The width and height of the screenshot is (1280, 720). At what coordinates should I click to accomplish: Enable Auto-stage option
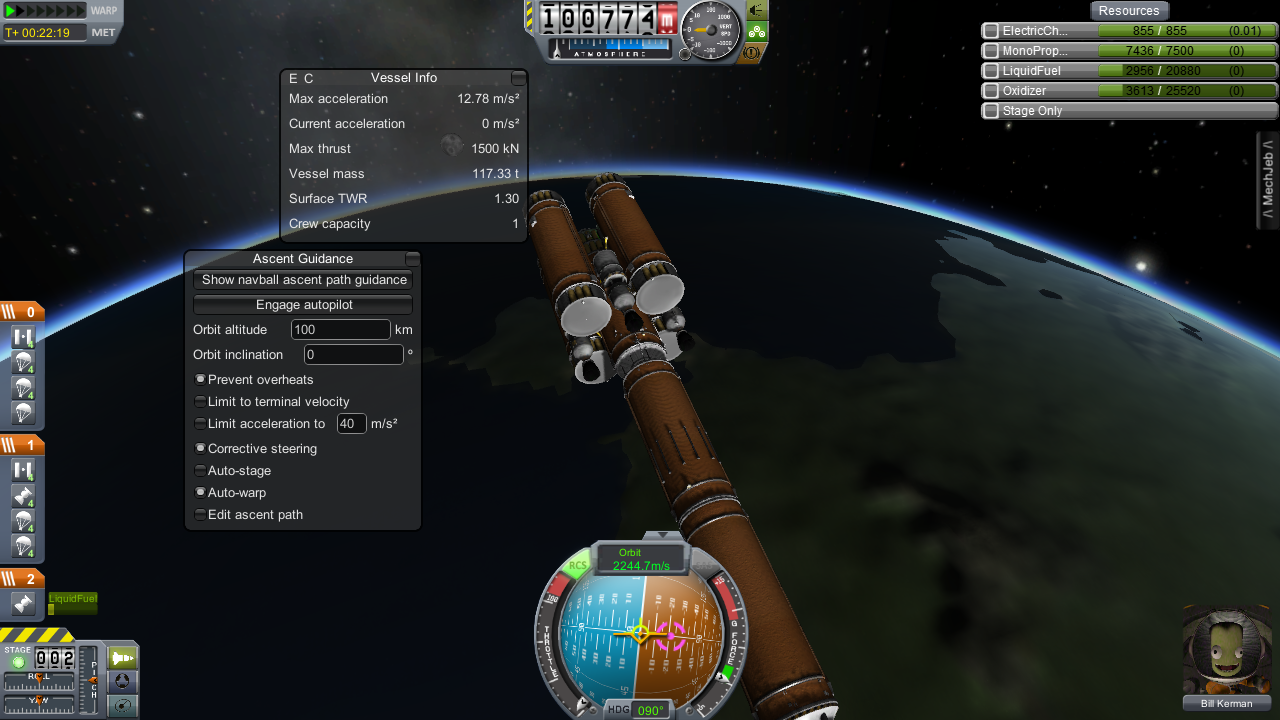point(201,471)
